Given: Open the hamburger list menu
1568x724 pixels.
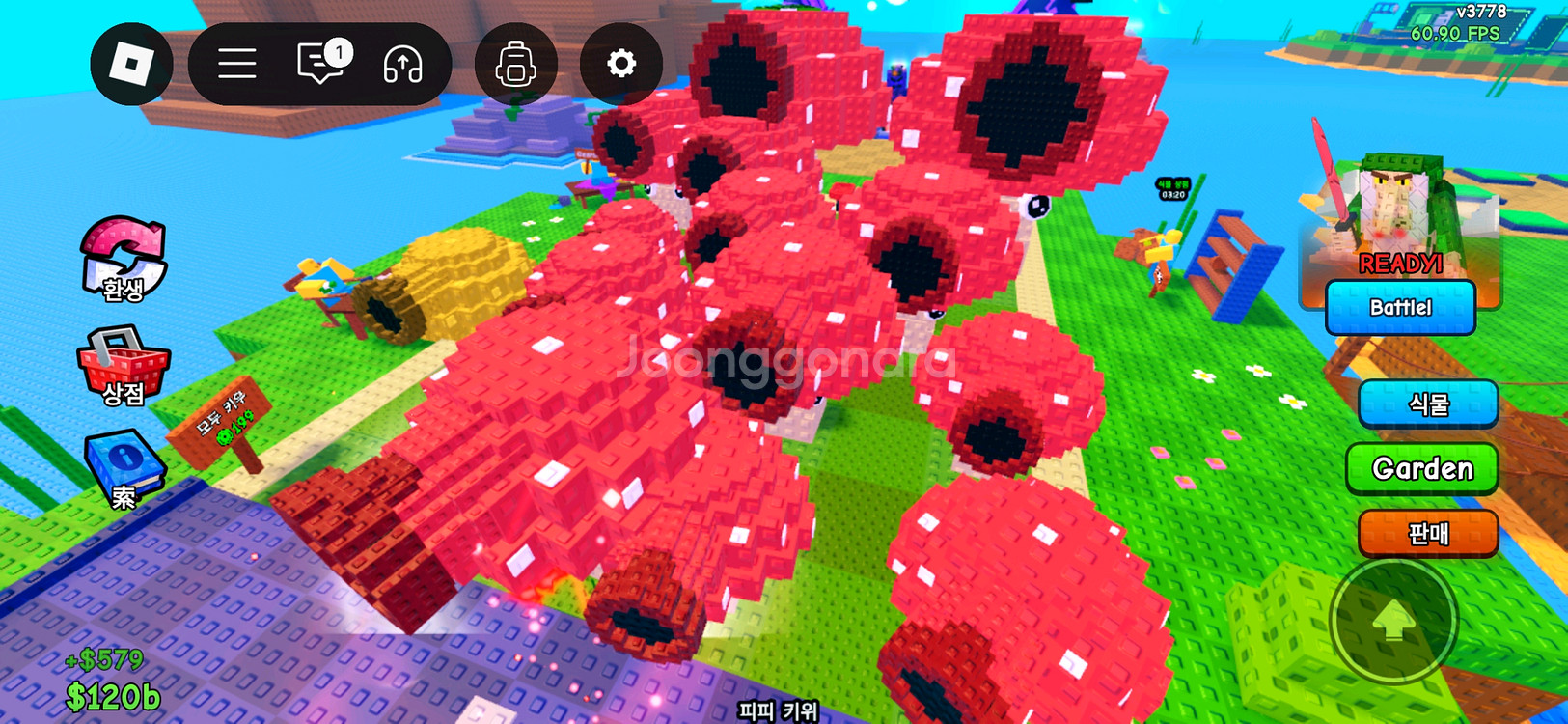Looking at the screenshot, I should (236, 65).
